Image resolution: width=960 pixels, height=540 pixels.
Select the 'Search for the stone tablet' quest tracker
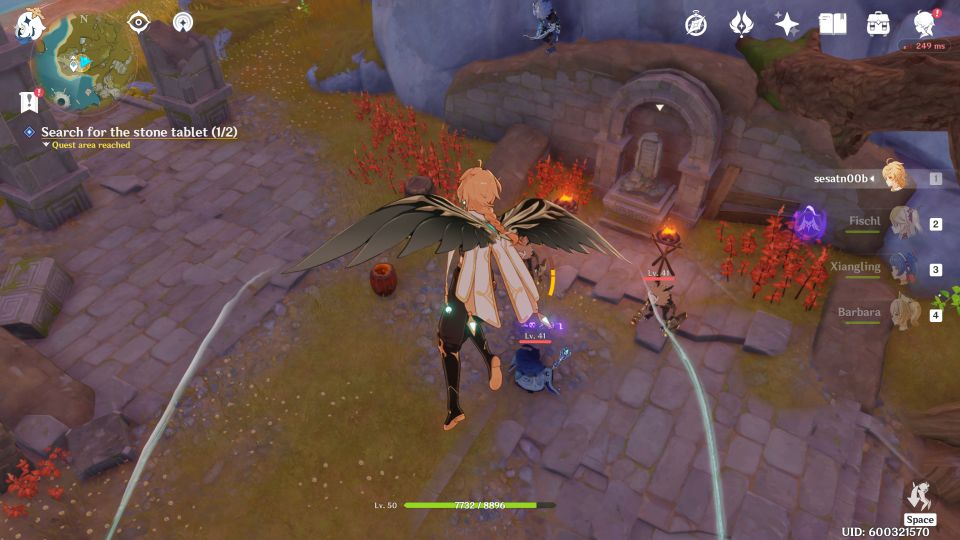coord(138,132)
